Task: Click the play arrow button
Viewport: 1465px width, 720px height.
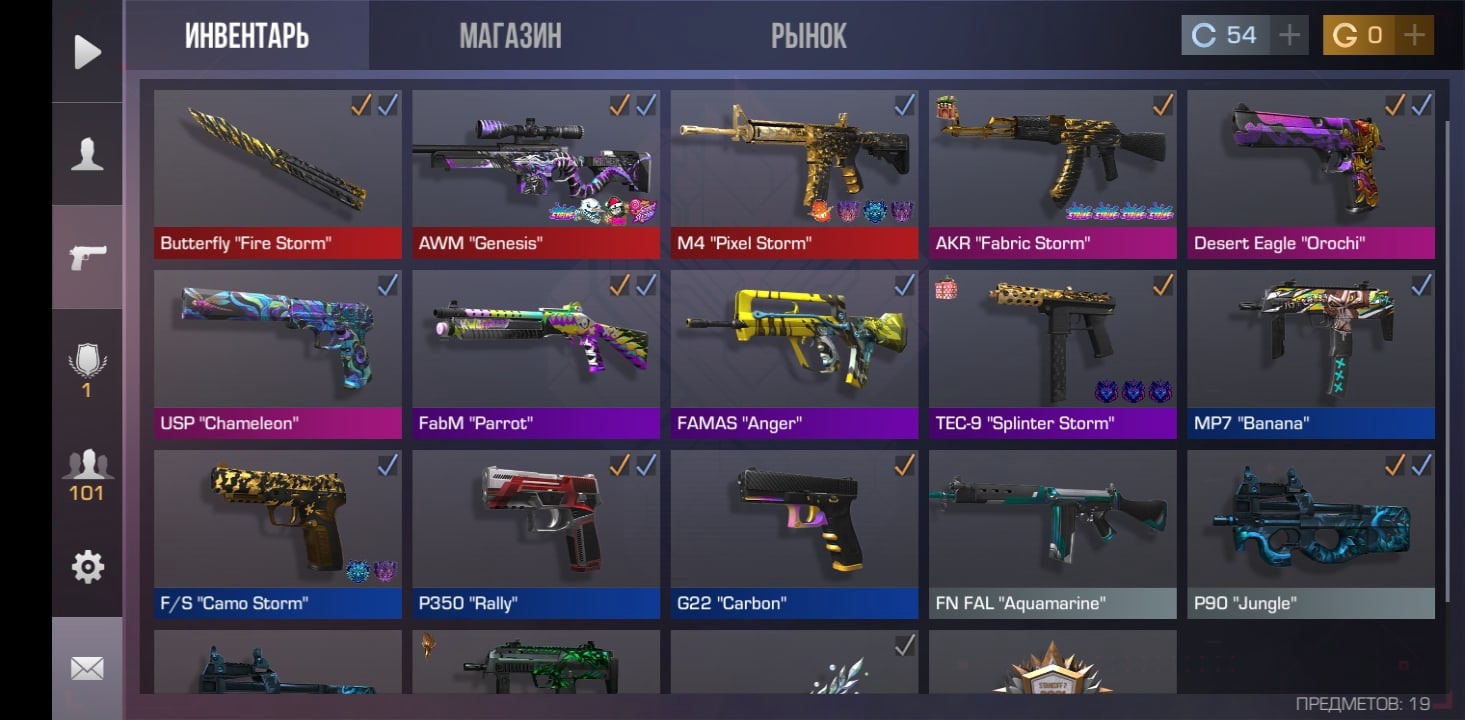Action: [87, 52]
